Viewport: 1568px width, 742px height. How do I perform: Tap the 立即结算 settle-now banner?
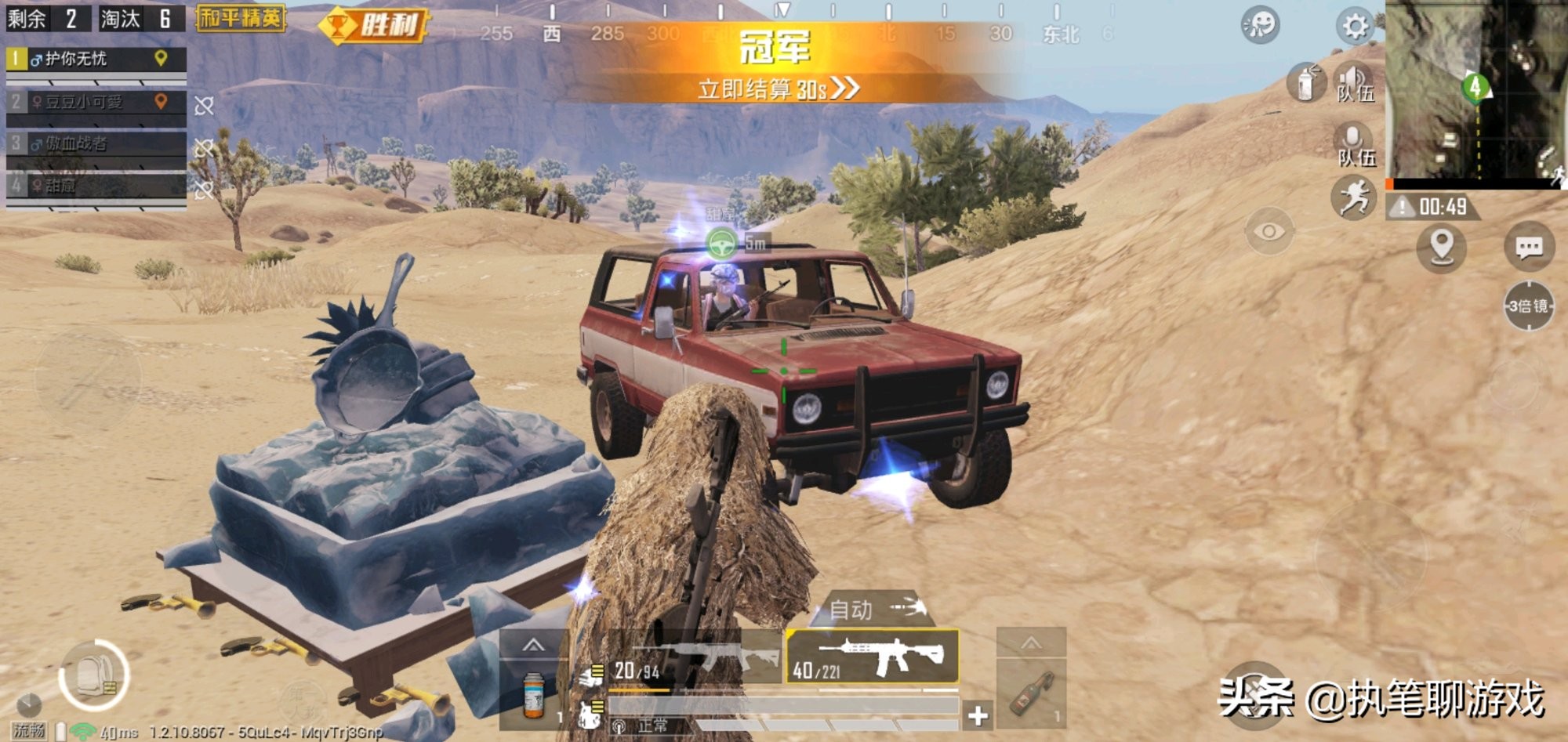776,89
